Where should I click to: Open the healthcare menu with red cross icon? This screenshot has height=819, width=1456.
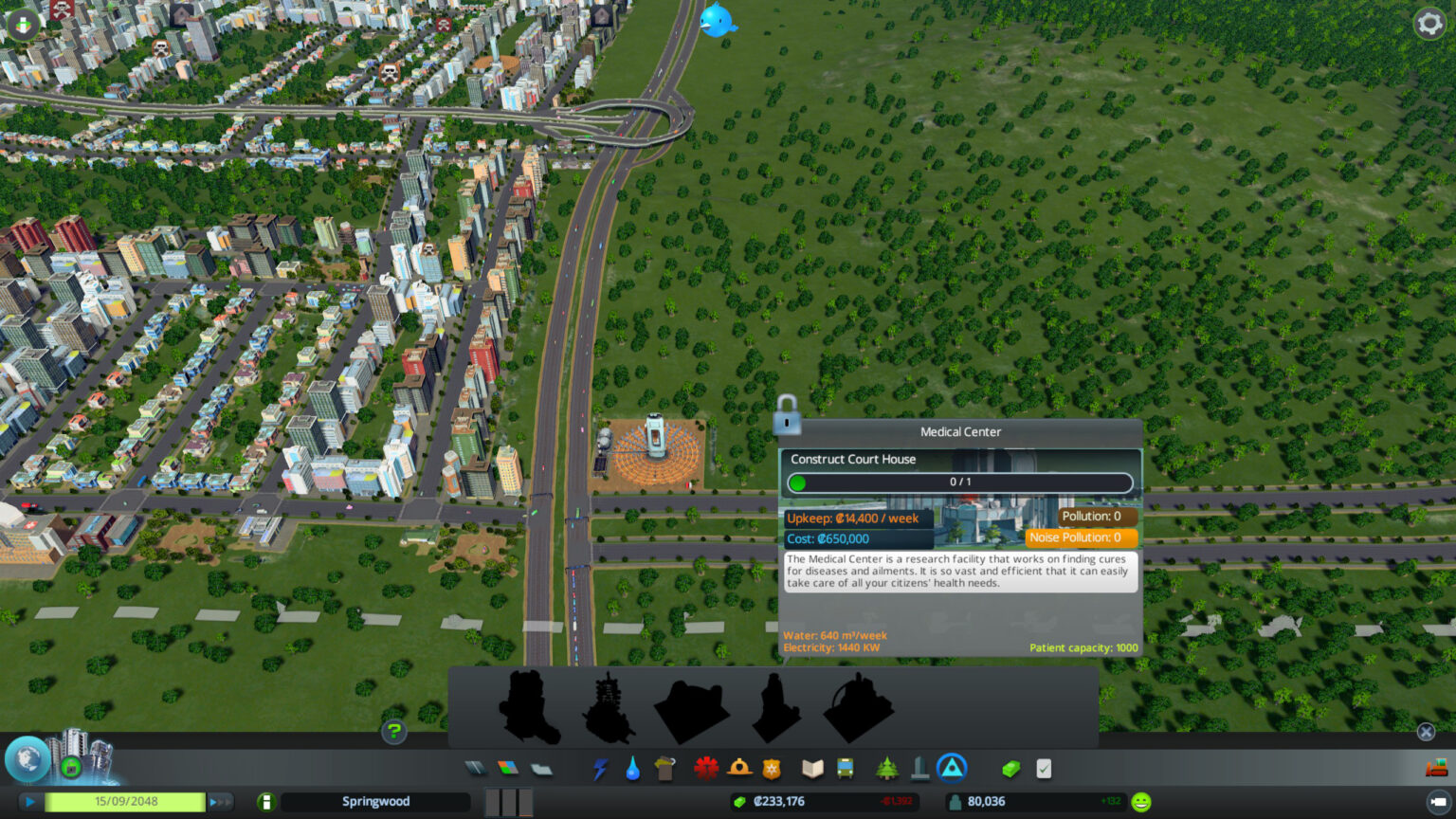tap(705, 768)
